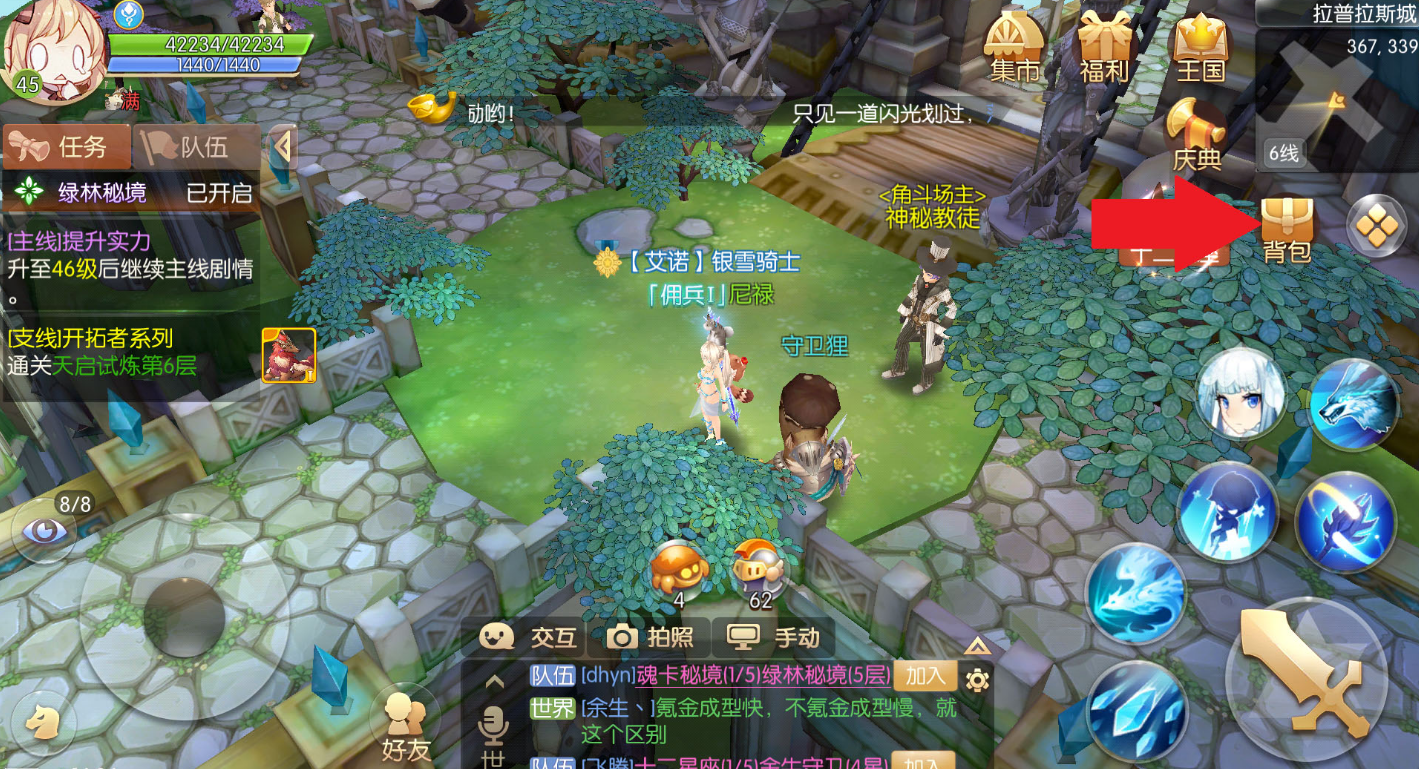This screenshot has width=1419, height=769.
Task: Open chat settings gear icon
Action: click(x=977, y=680)
